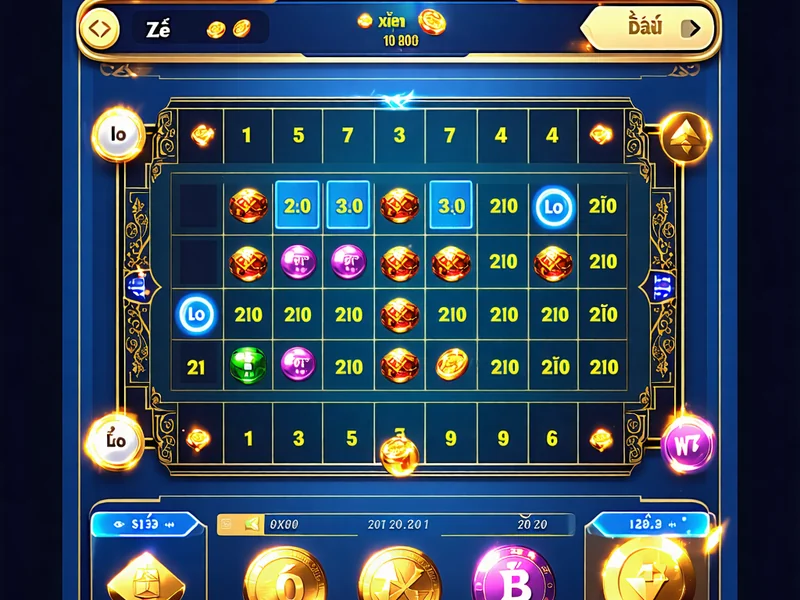Toggle the small speaker icon beside 0X00

point(251,524)
